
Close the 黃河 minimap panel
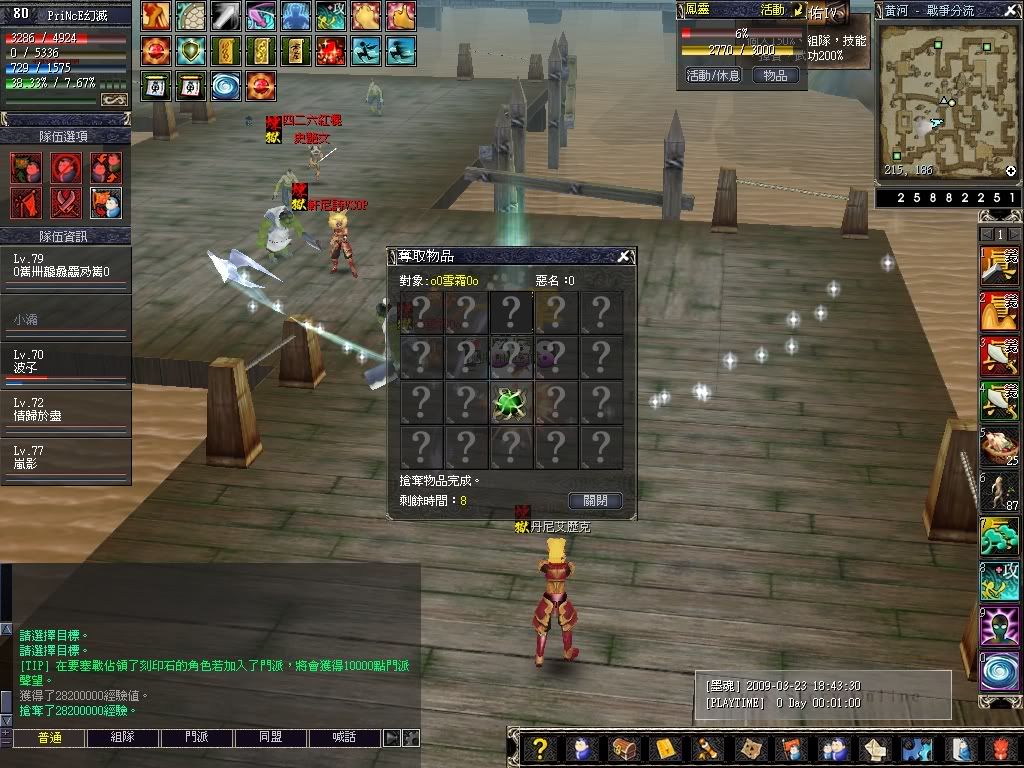tap(1010, 9)
